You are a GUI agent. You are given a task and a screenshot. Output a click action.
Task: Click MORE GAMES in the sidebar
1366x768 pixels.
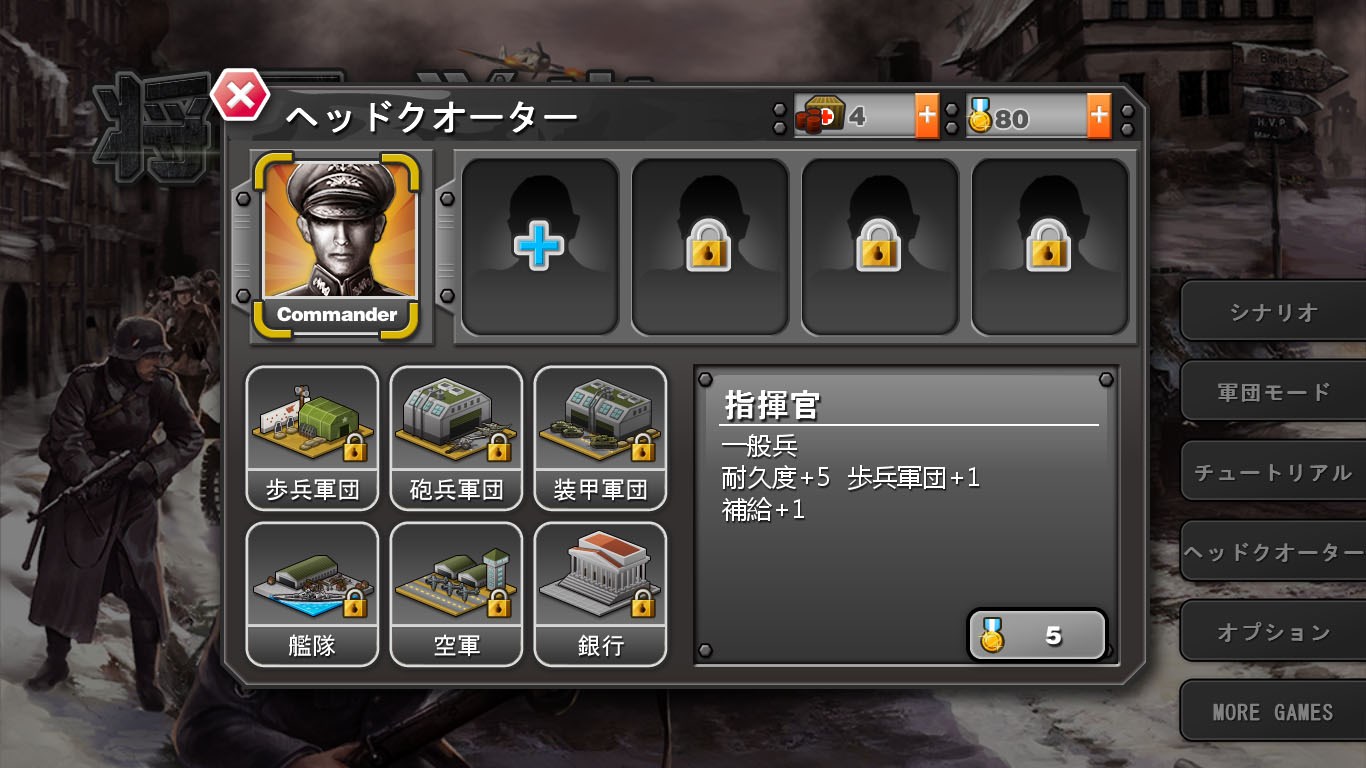(1272, 712)
